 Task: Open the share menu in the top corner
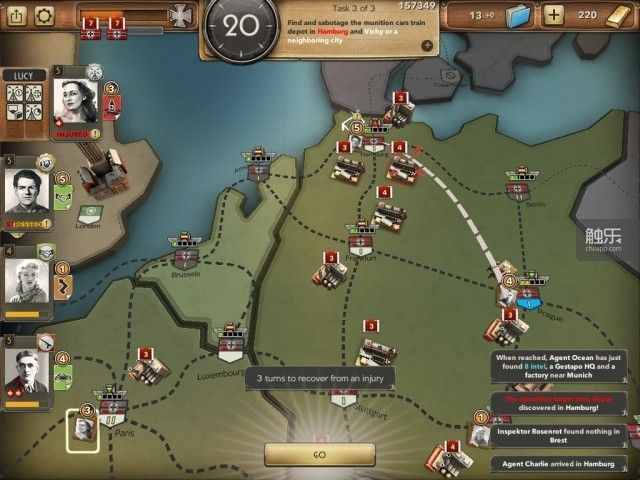15,16
